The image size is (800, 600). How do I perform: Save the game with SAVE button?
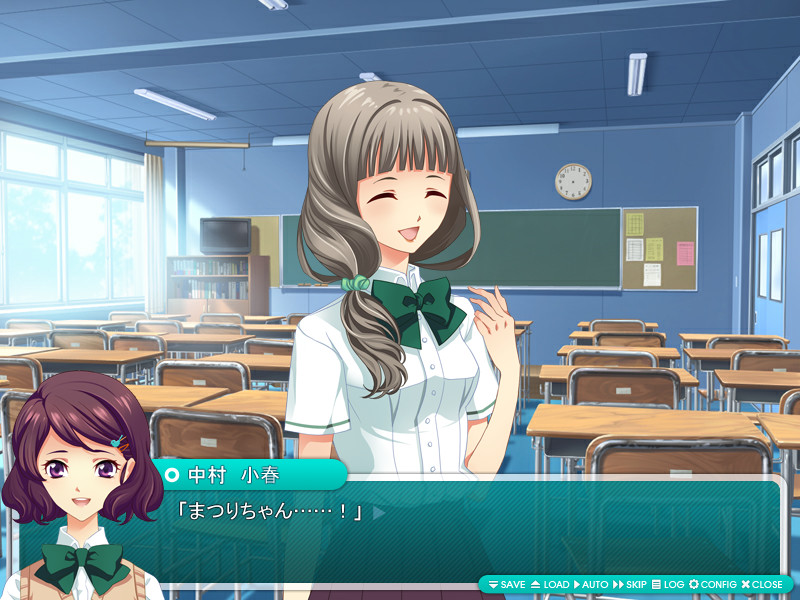[506, 584]
